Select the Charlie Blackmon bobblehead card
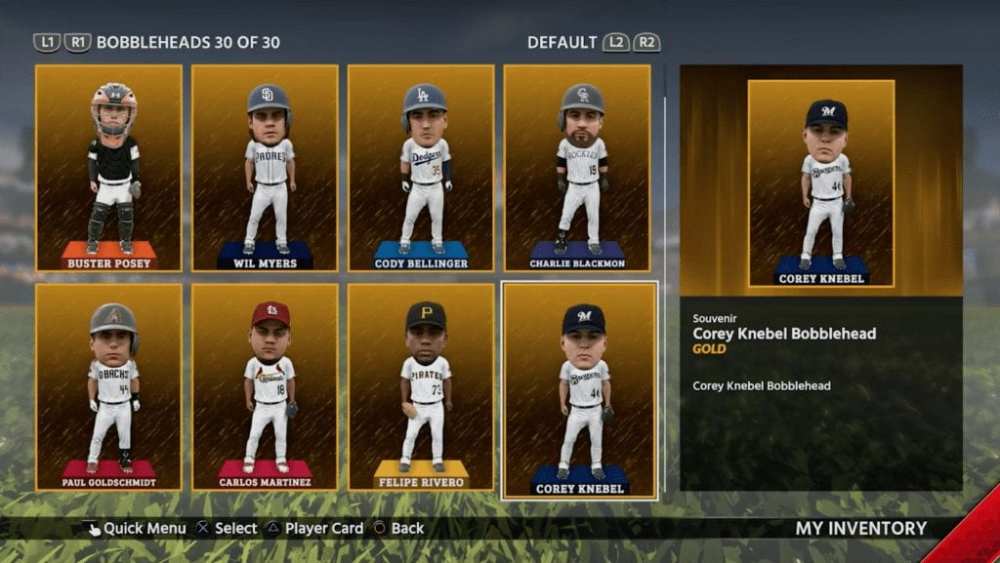The image size is (1000, 563). [x=577, y=168]
